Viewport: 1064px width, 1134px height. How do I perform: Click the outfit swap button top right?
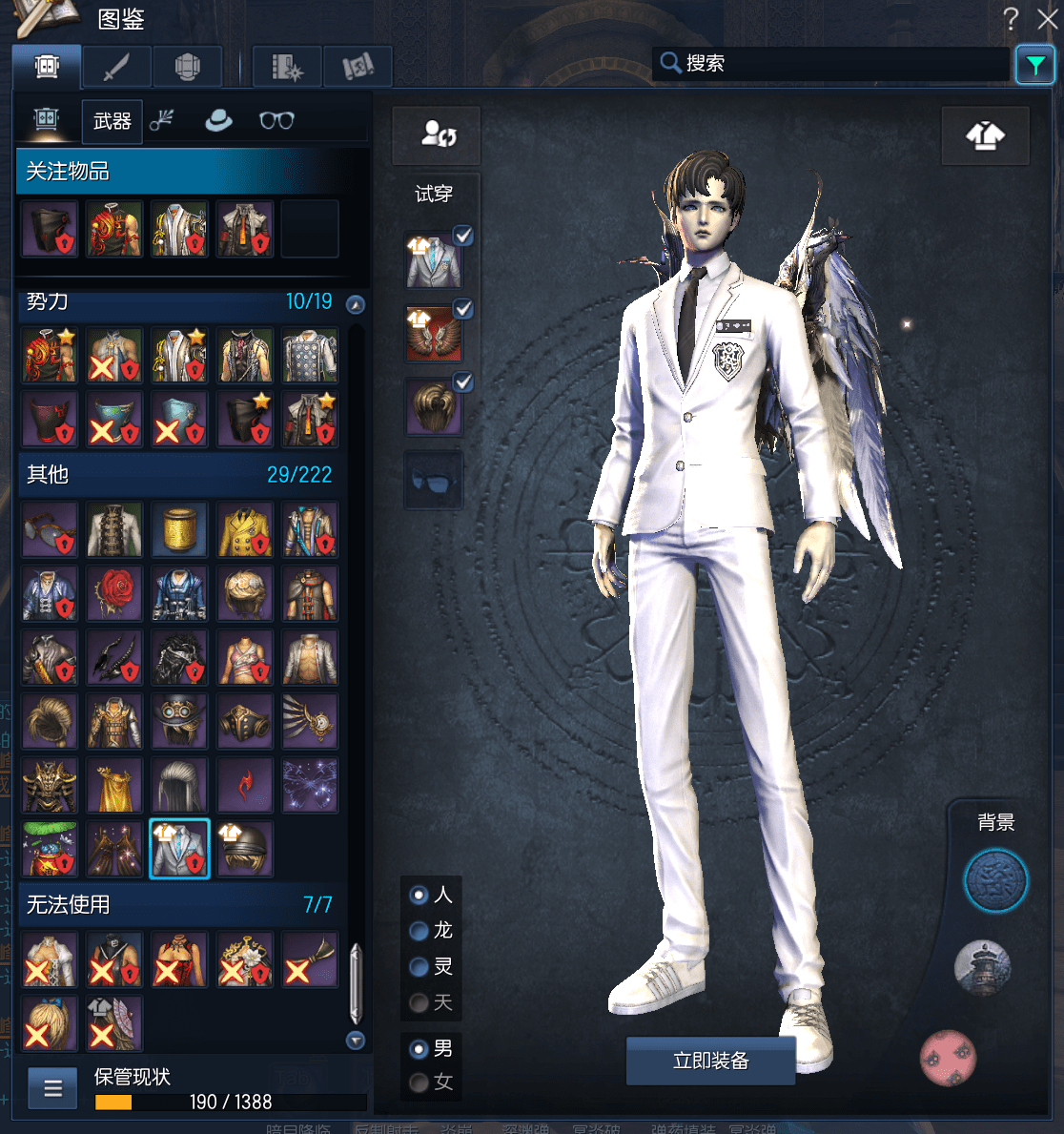(x=985, y=136)
